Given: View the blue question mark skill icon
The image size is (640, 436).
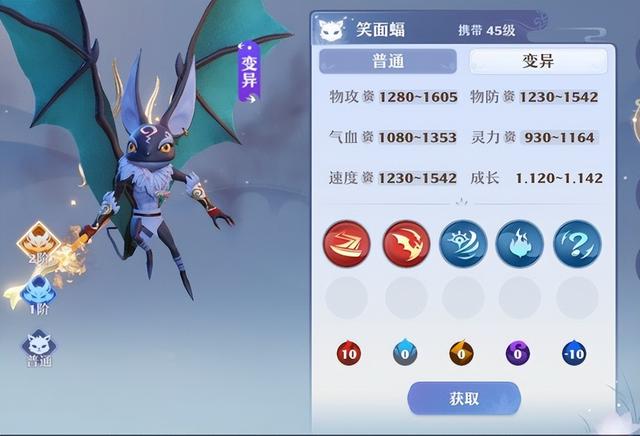Looking at the screenshot, I should [577, 243].
